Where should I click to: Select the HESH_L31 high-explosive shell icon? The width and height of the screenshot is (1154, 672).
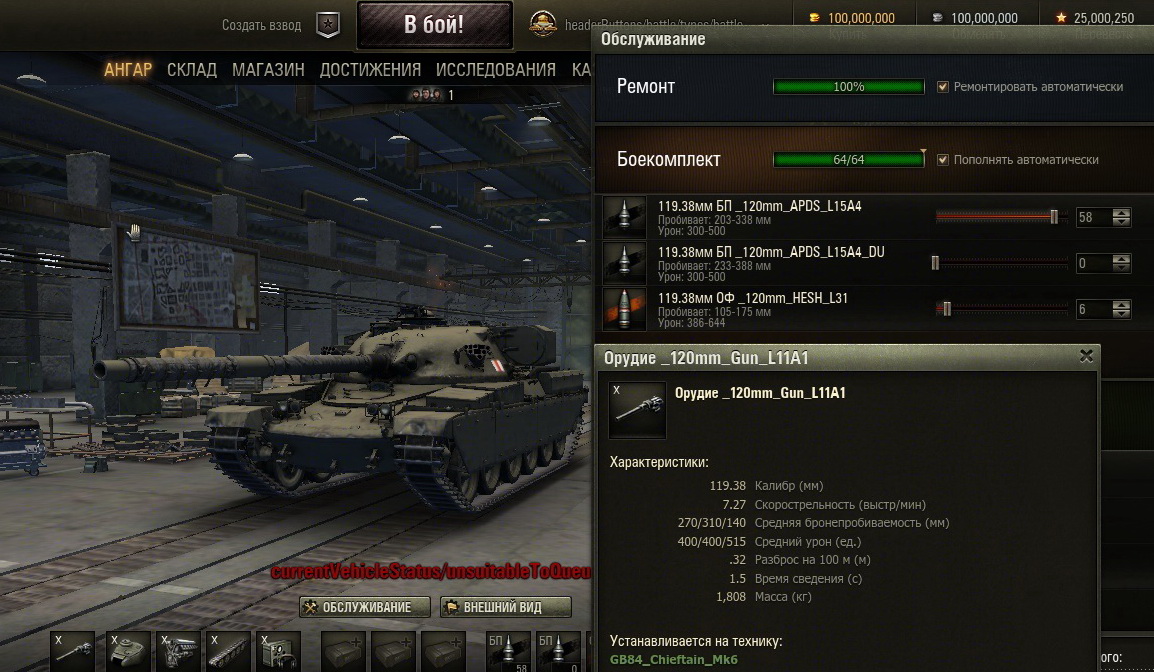[624, 309]
